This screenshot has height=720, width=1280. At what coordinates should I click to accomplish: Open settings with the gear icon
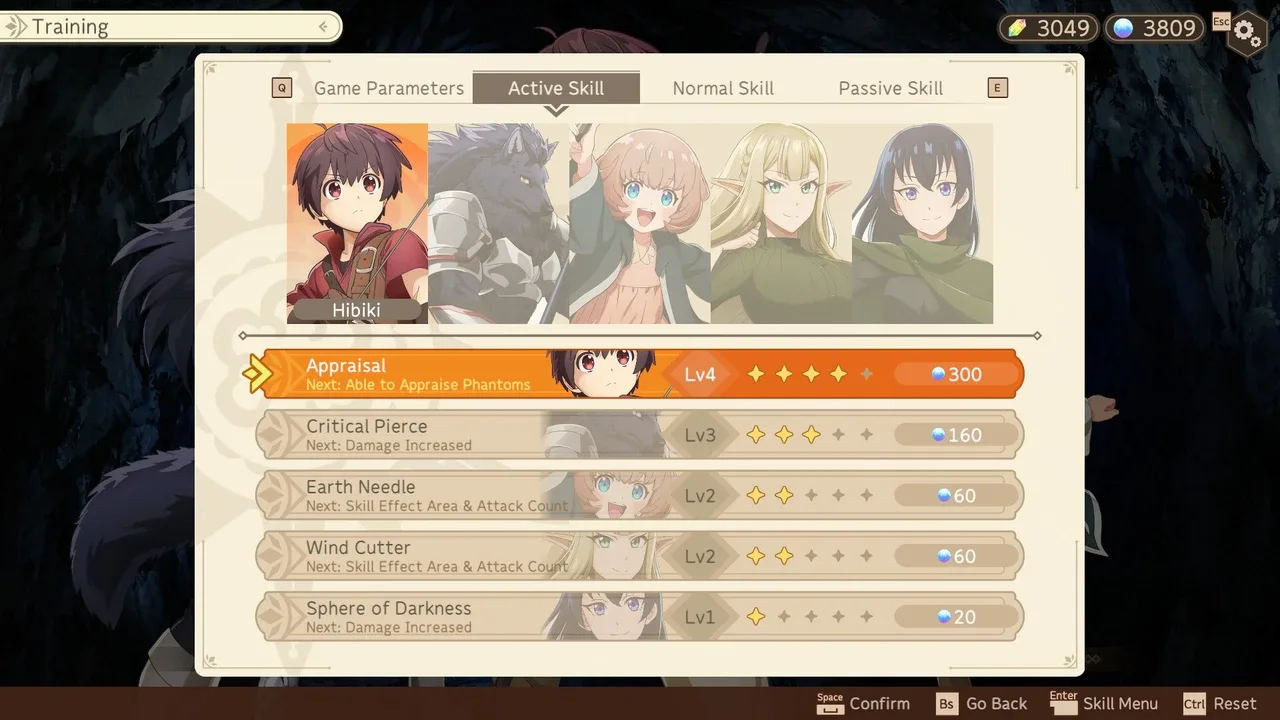click(1246, 32)
